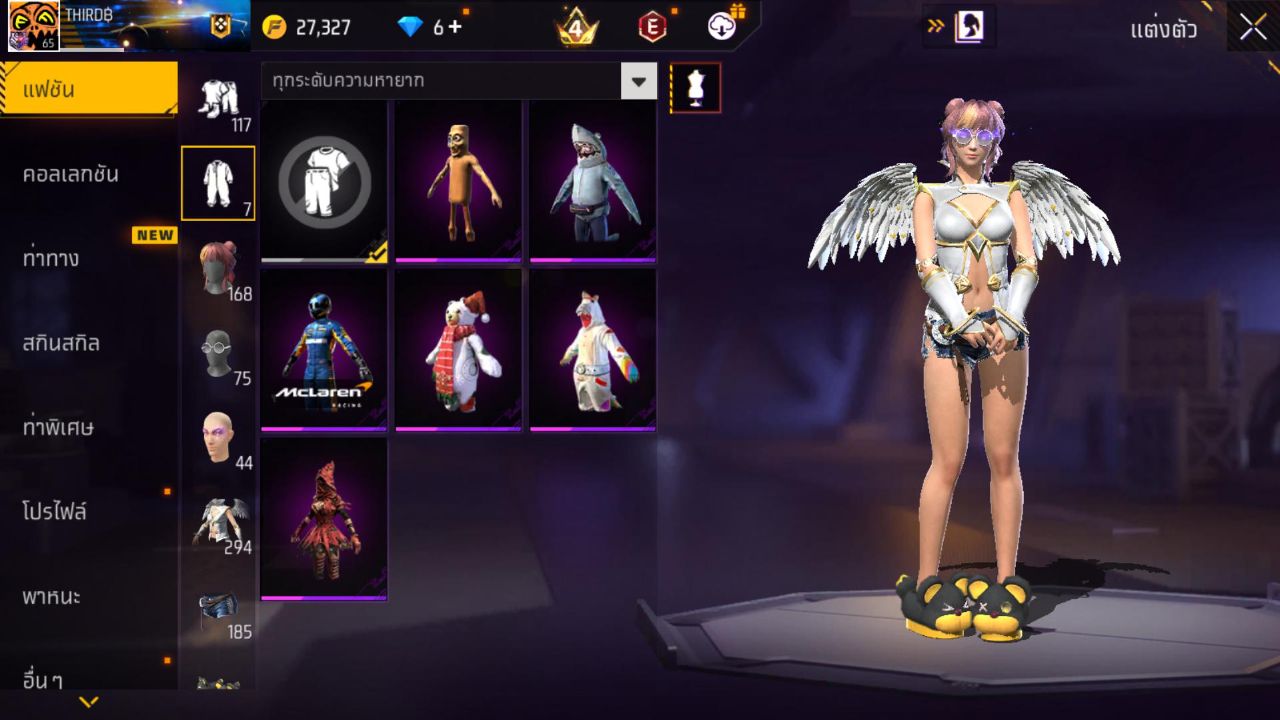
Task: Close the outfit screen with the X
Action: click(x=1253, y=27)
